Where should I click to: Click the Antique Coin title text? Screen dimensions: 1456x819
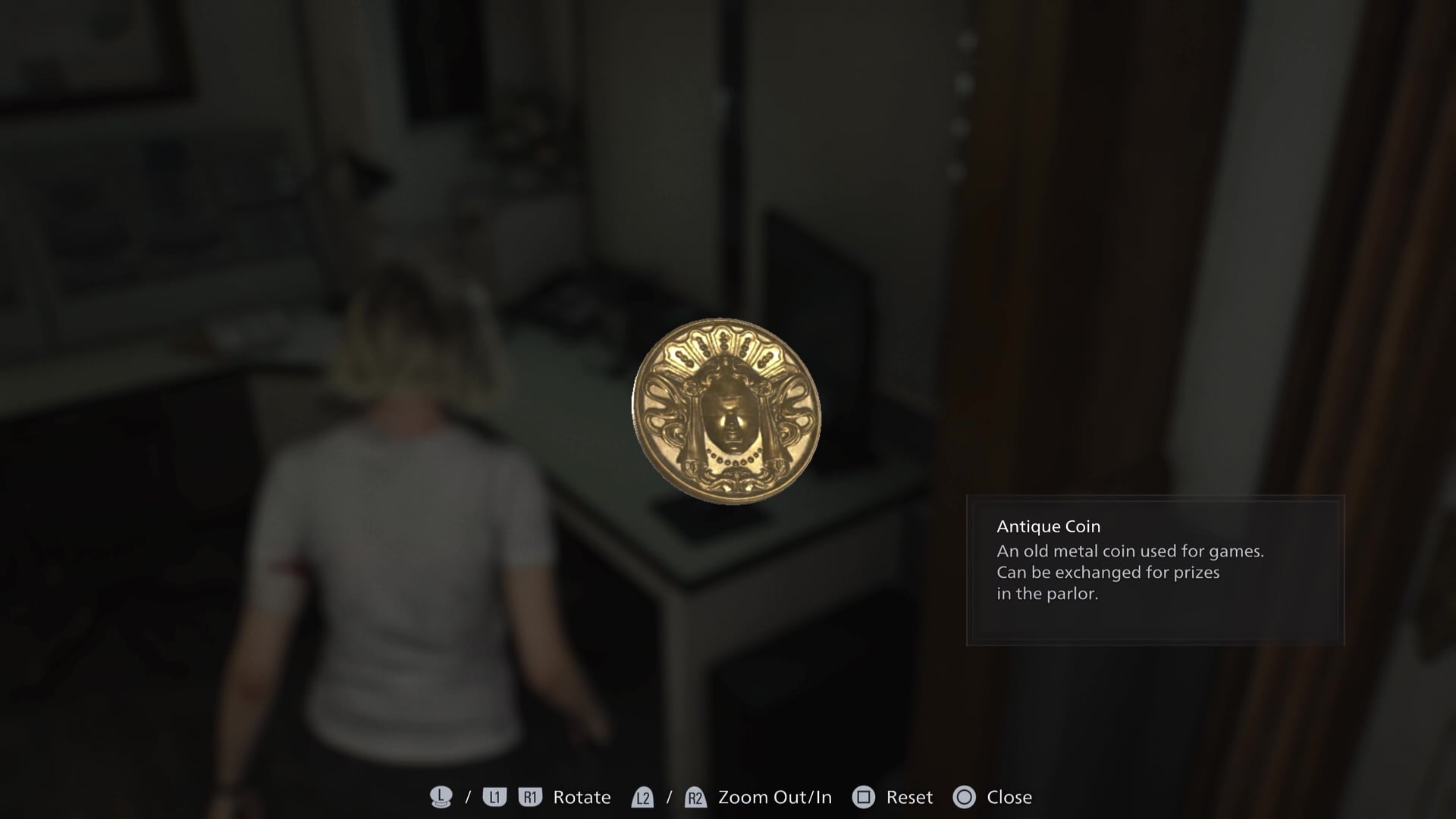click(x=1049, y=526)
